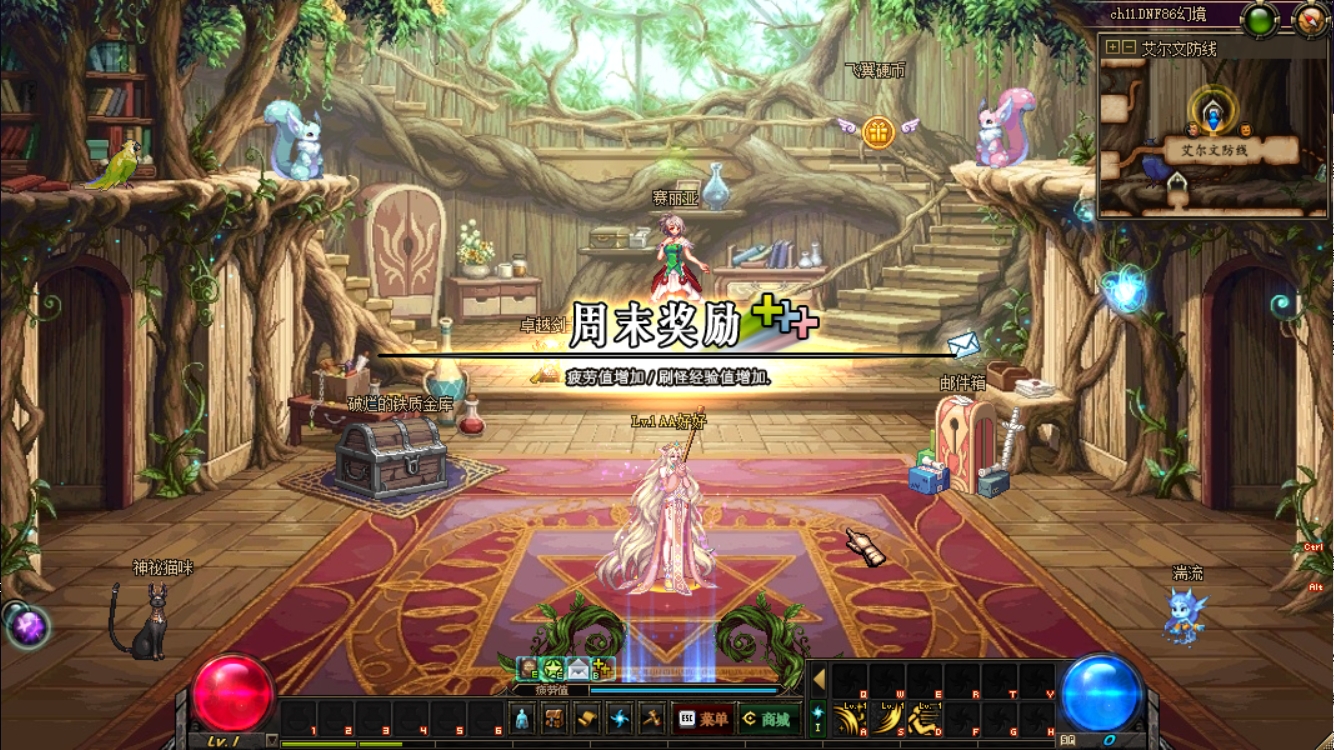1334x750 pixels.
Task: Click the purple gem orb at left edge
Action: pyautogui.click(x=26, y=626)
